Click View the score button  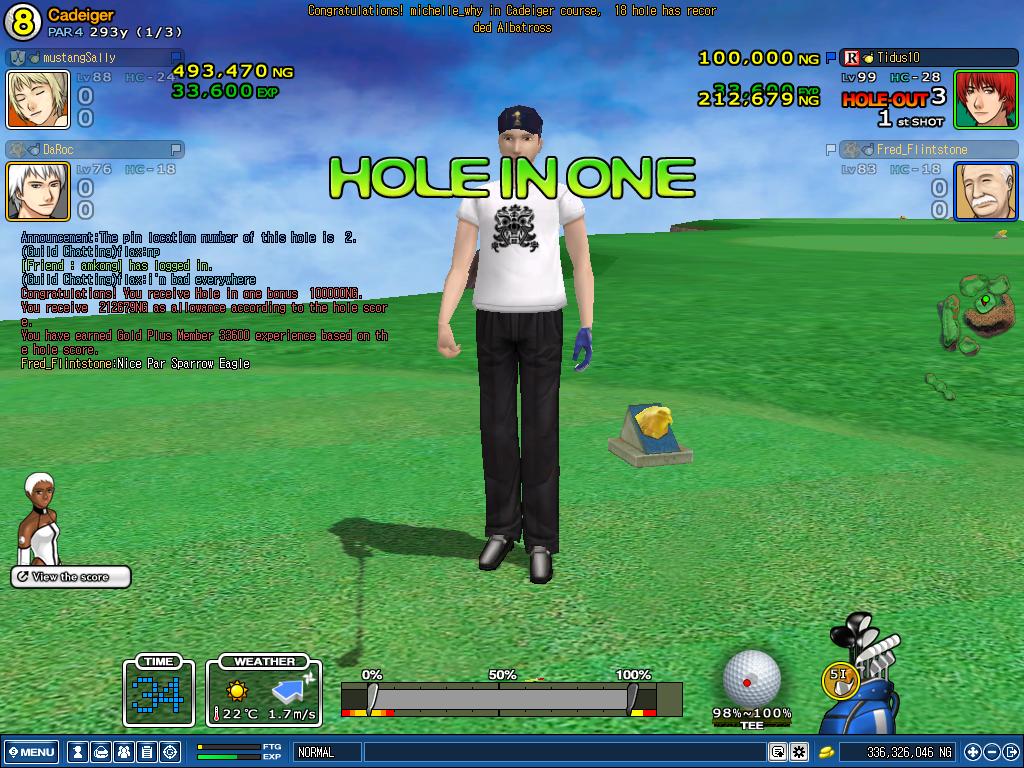(x=70, y=577)
